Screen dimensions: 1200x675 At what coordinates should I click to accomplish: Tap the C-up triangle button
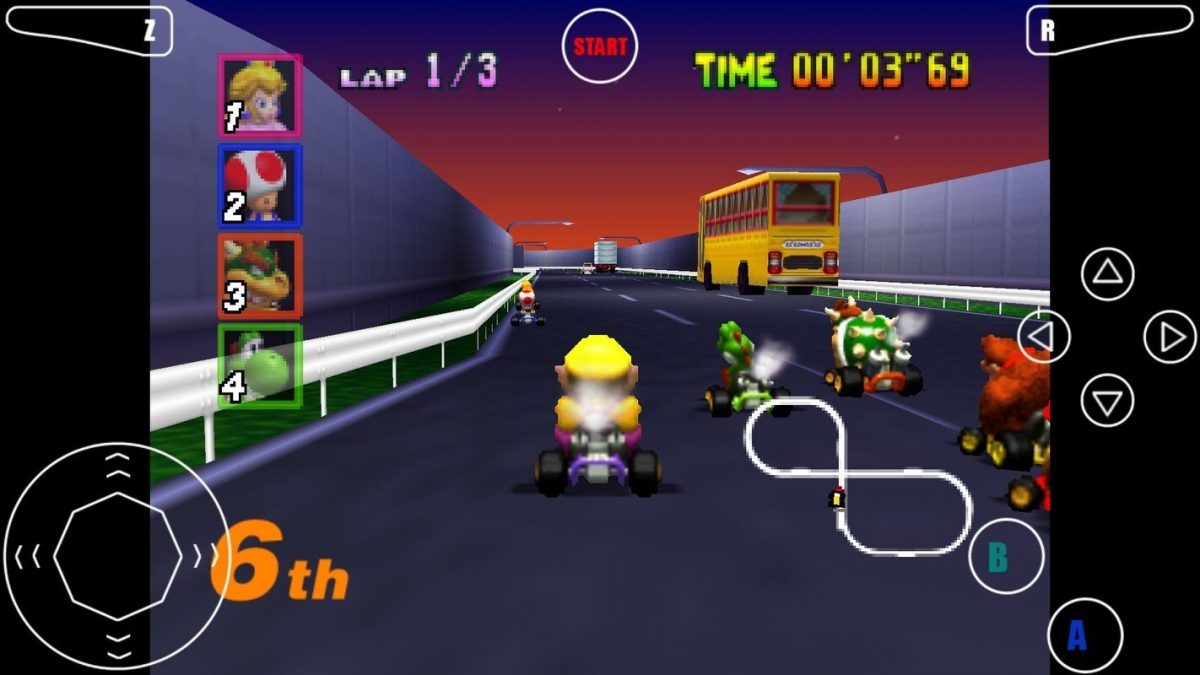click(x=1107, y=274)
